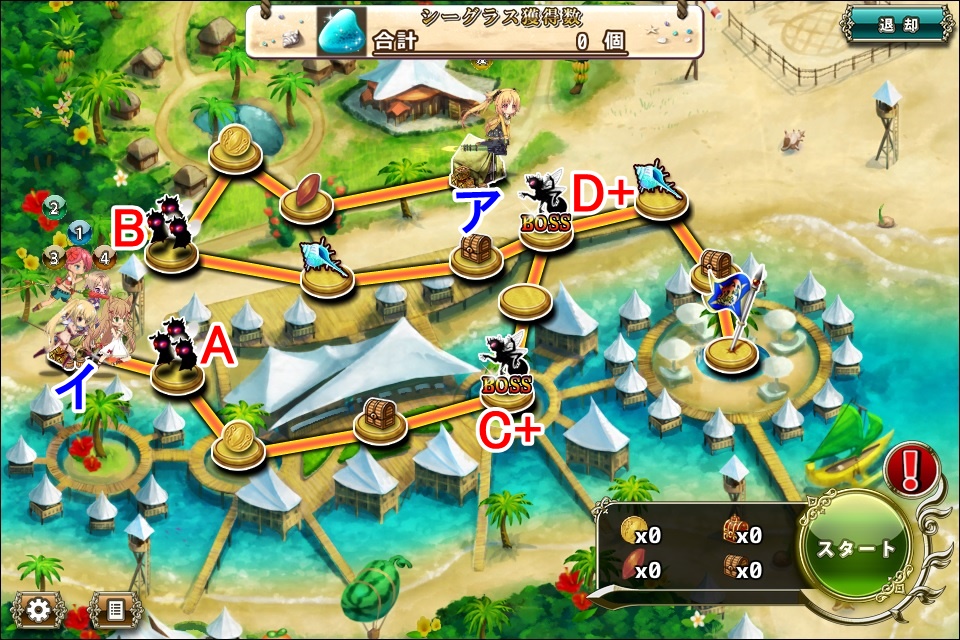This screenshot has height=640, width=960.
Task: Open the red exclamation mark alert
Action: [x=911, y=467]
